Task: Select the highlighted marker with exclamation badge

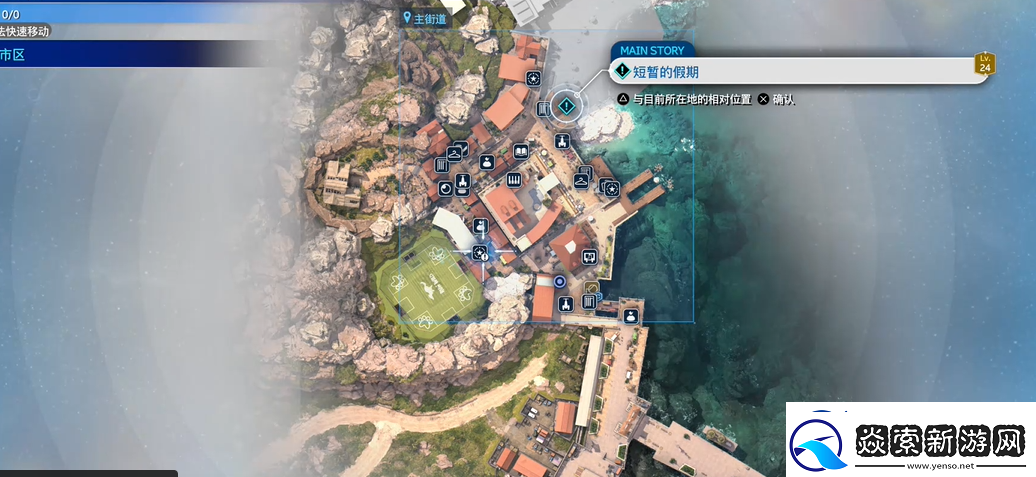Action: tap(480, 252)
